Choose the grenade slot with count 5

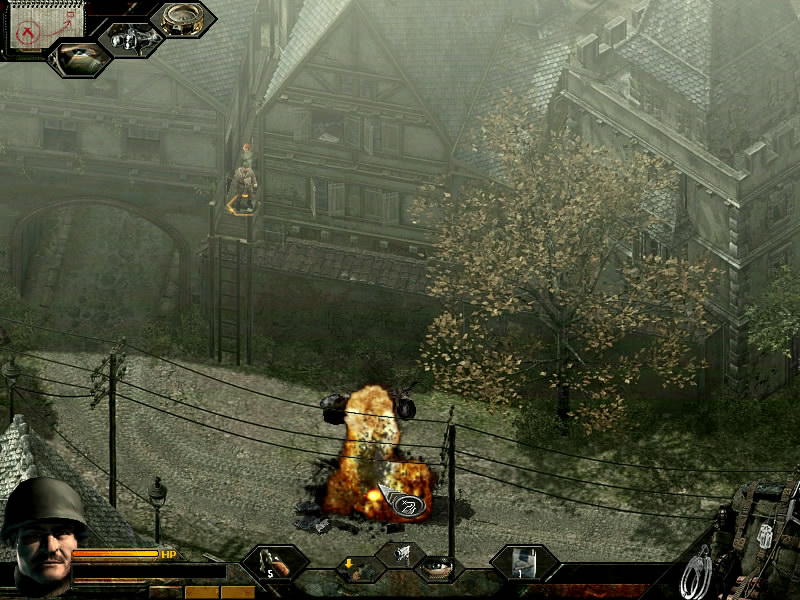click(274, 563)
